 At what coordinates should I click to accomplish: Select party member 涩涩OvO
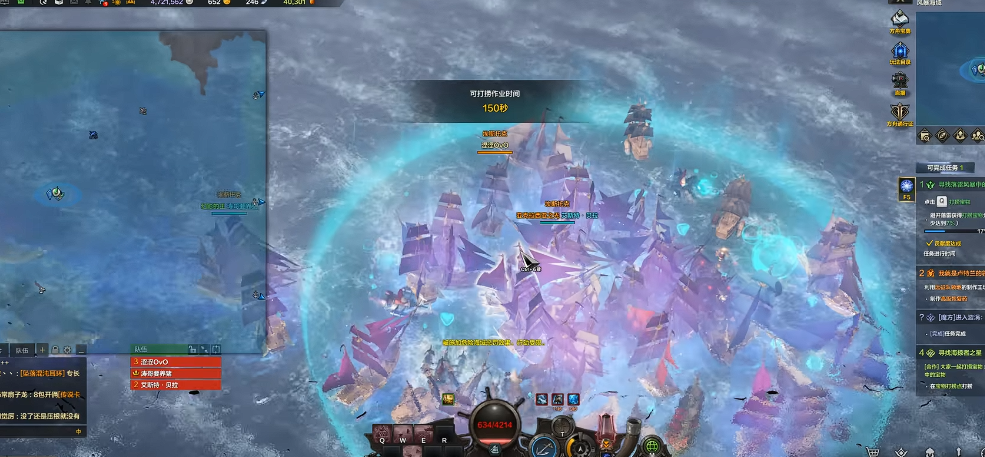click(176, 362)
